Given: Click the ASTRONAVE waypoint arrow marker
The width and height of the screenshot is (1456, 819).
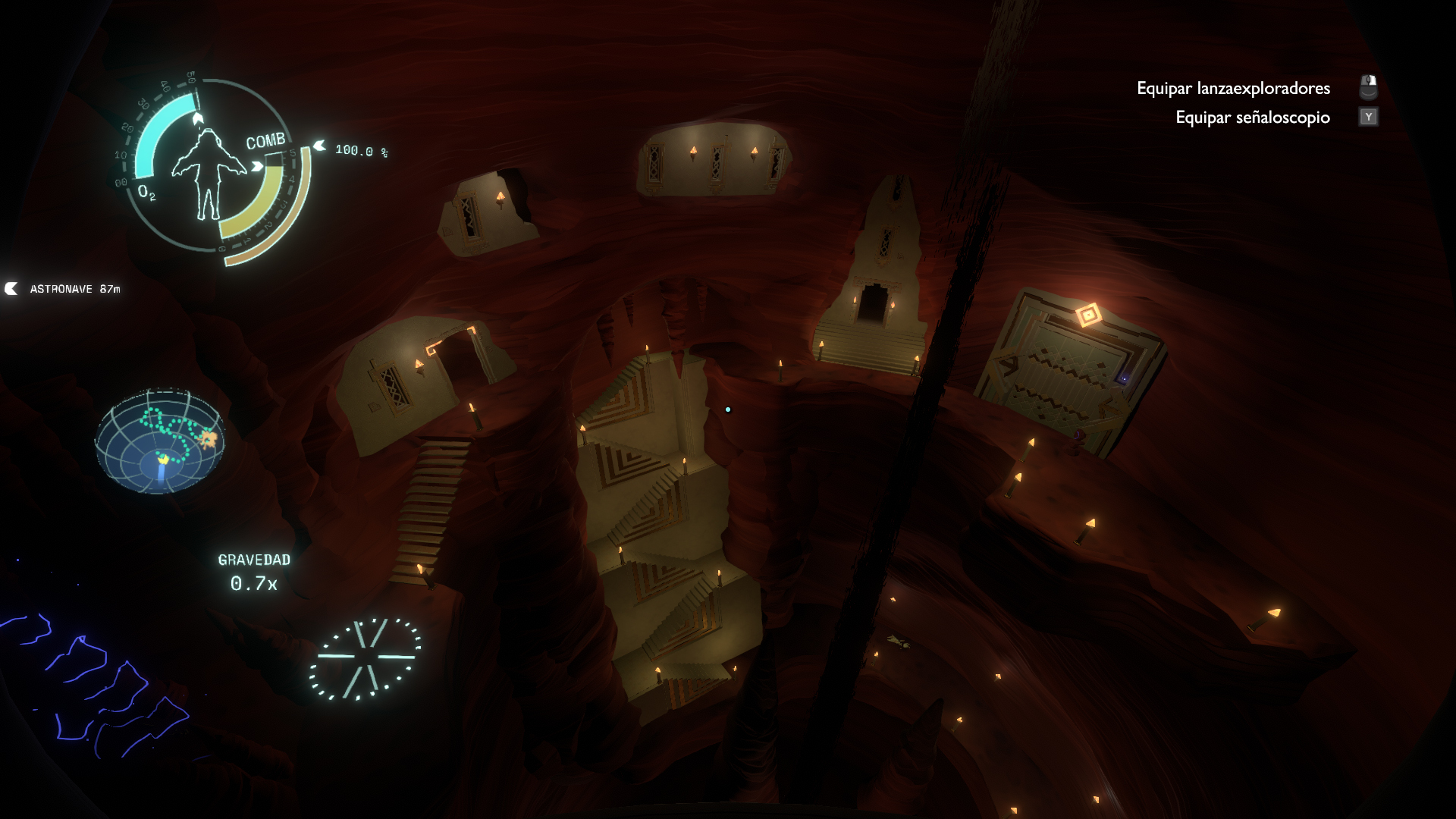Looking at the screenshot, I should pos(10,288).
